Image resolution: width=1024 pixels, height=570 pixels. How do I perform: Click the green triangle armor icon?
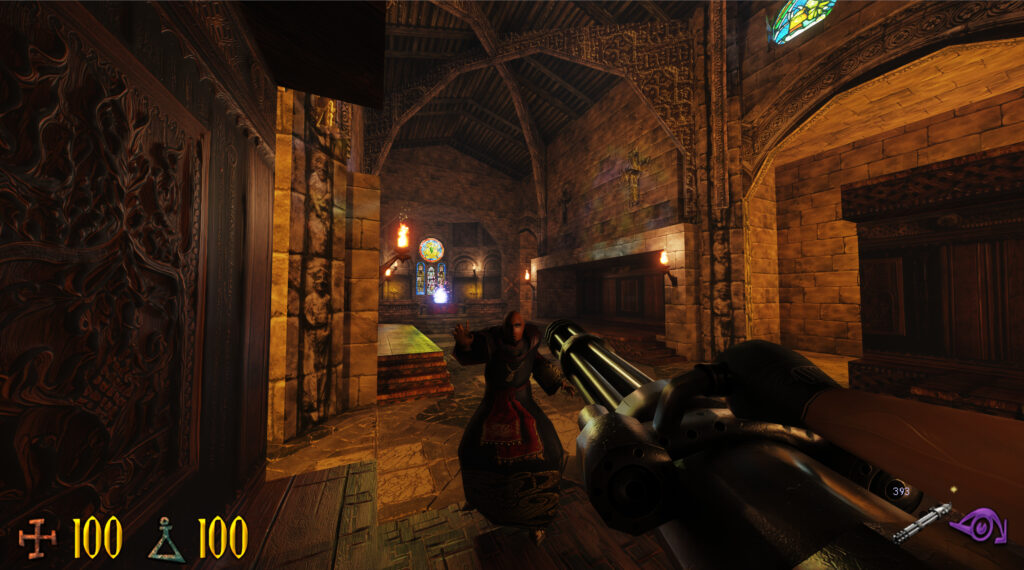(167, 539)
